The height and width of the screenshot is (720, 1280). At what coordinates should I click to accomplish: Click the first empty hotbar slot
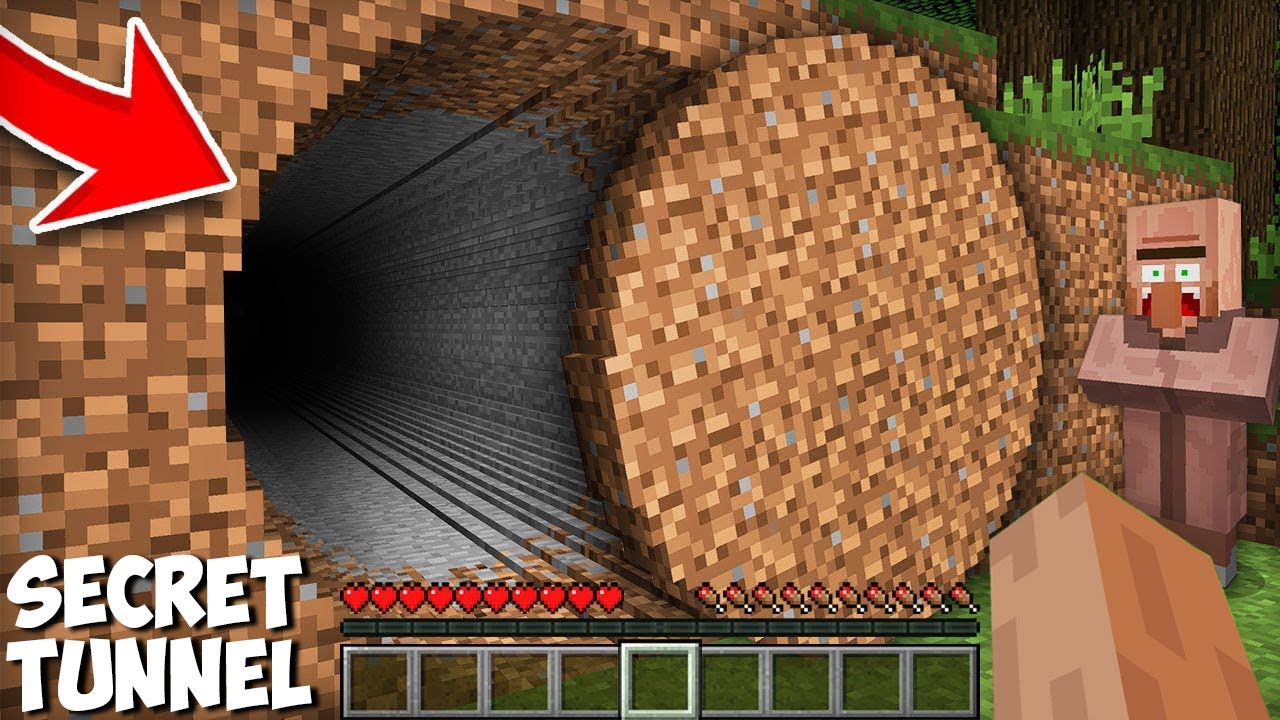[x=378, y=680]
